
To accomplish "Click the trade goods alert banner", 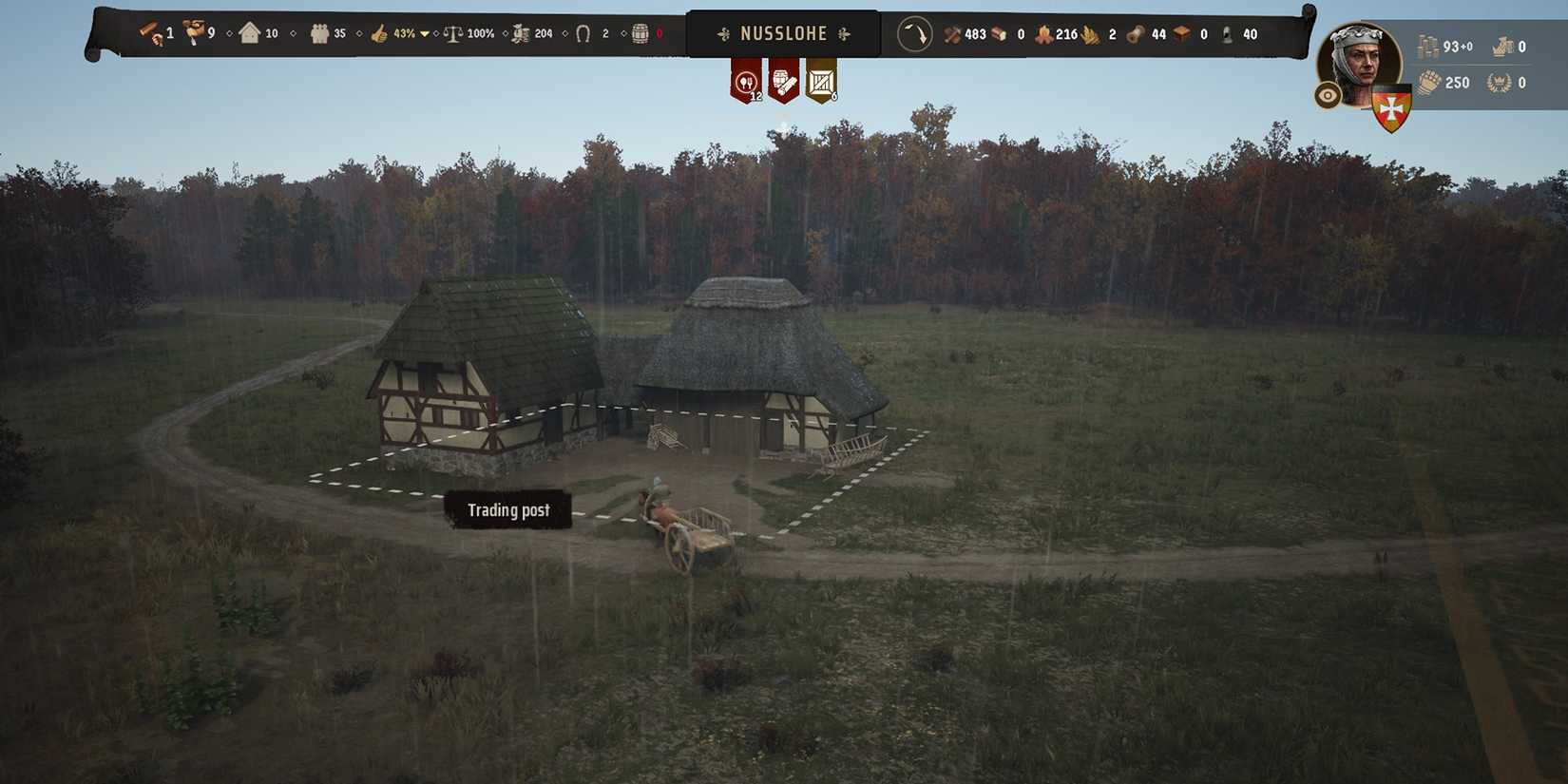I will coord(821,81).
